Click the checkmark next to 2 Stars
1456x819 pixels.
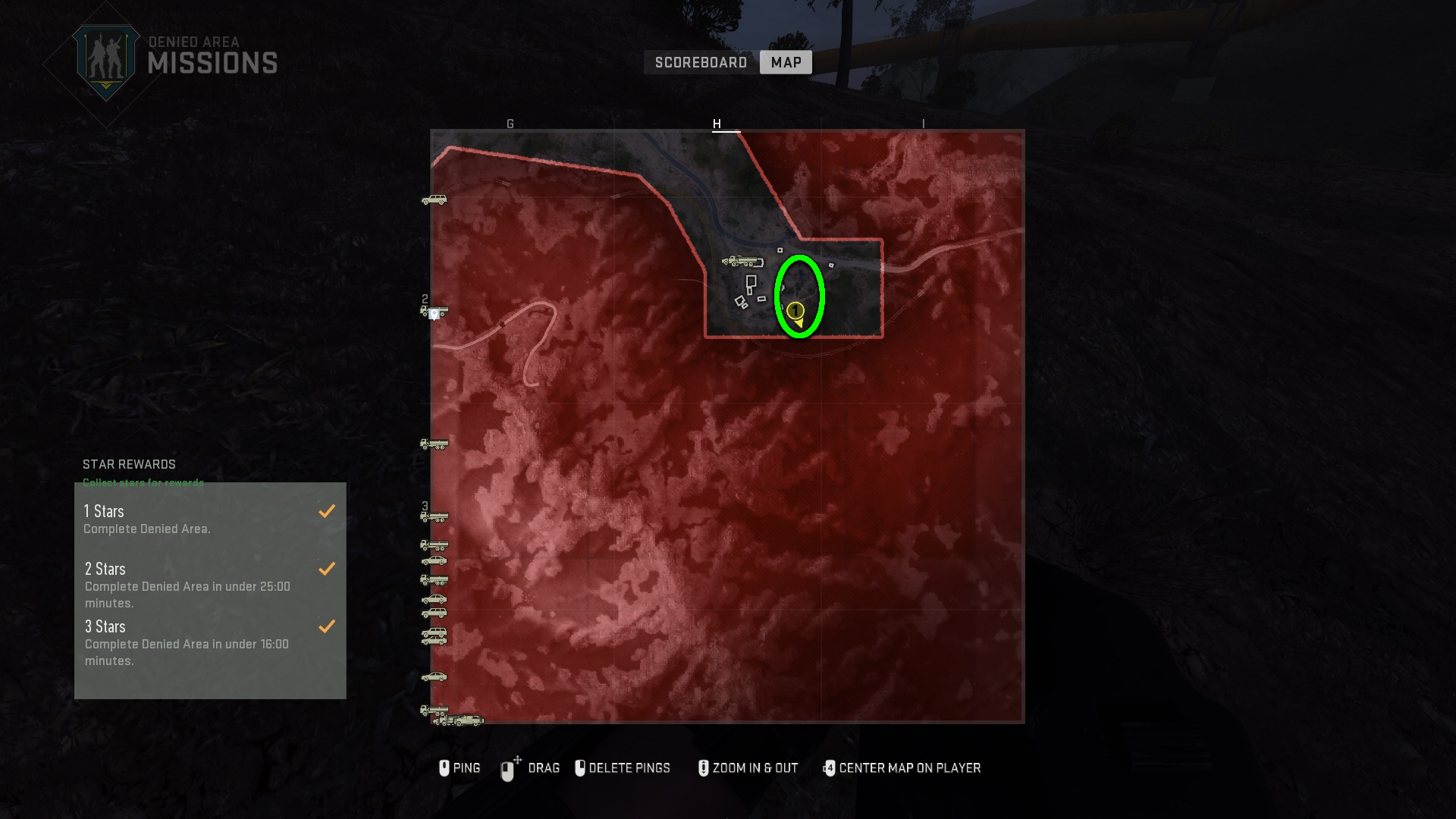pyautogui.click(x=327, y=568)
